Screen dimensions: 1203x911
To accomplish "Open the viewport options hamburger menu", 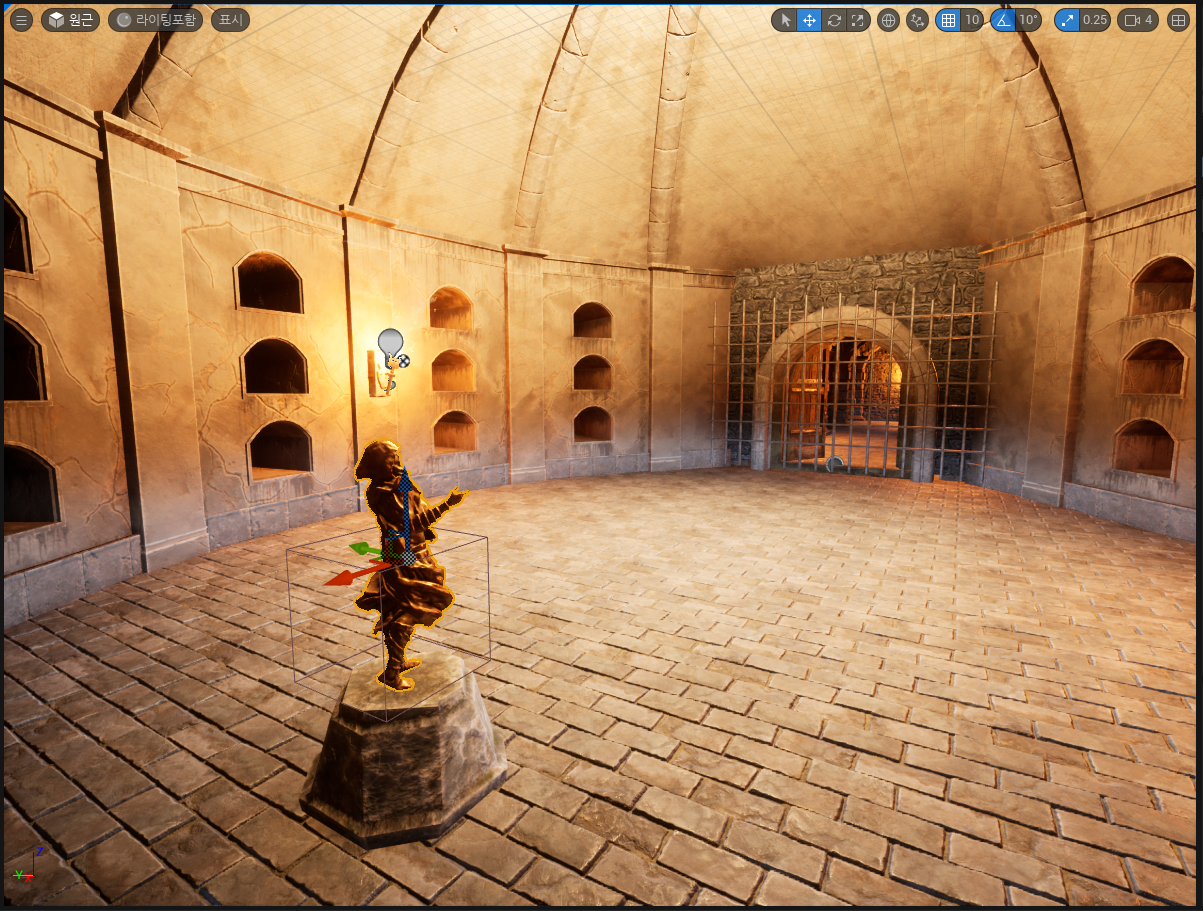I will coord(21,20).
